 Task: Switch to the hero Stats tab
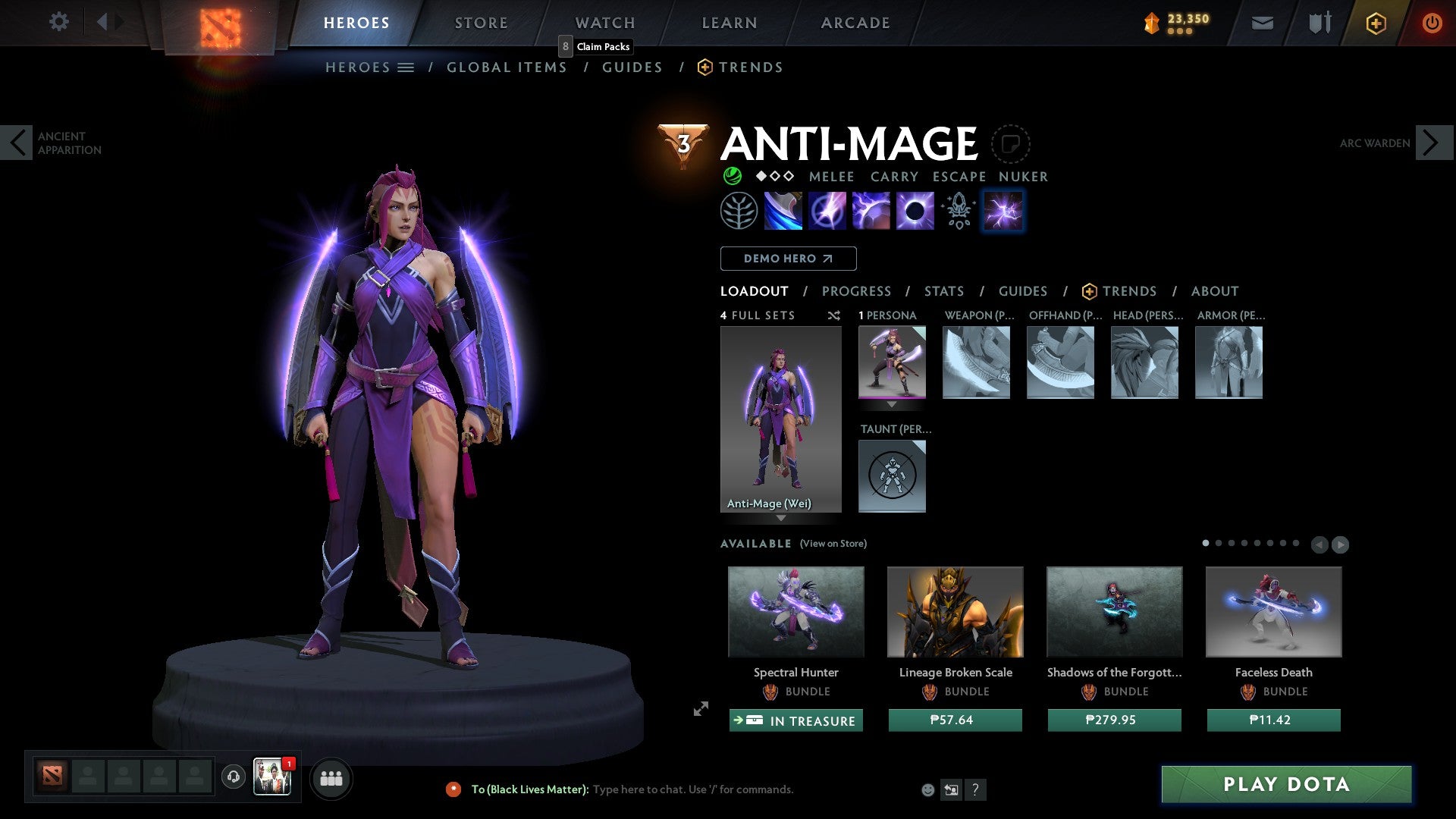(943, 291)
